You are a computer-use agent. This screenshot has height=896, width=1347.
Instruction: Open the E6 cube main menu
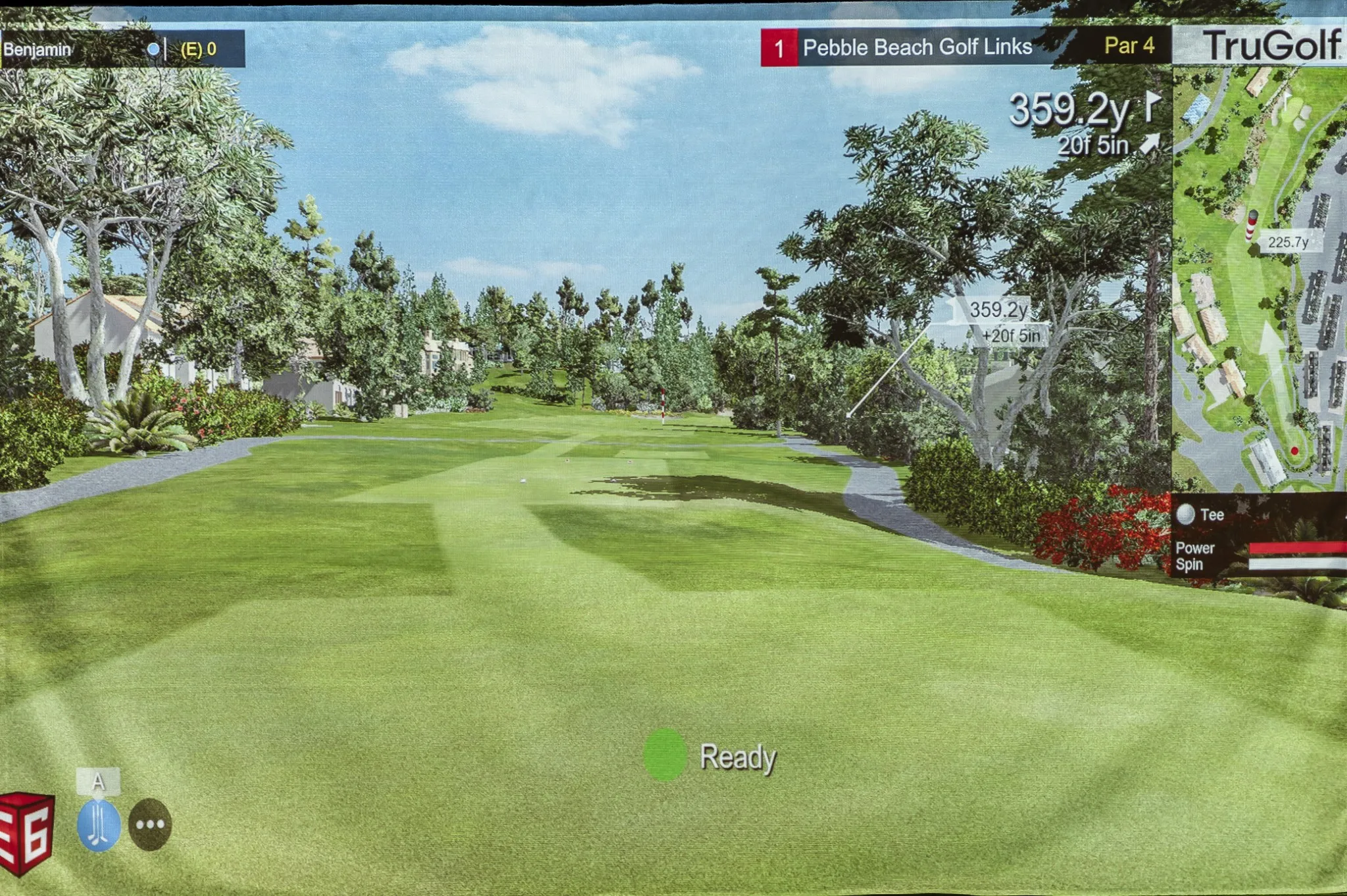(26, 834)
